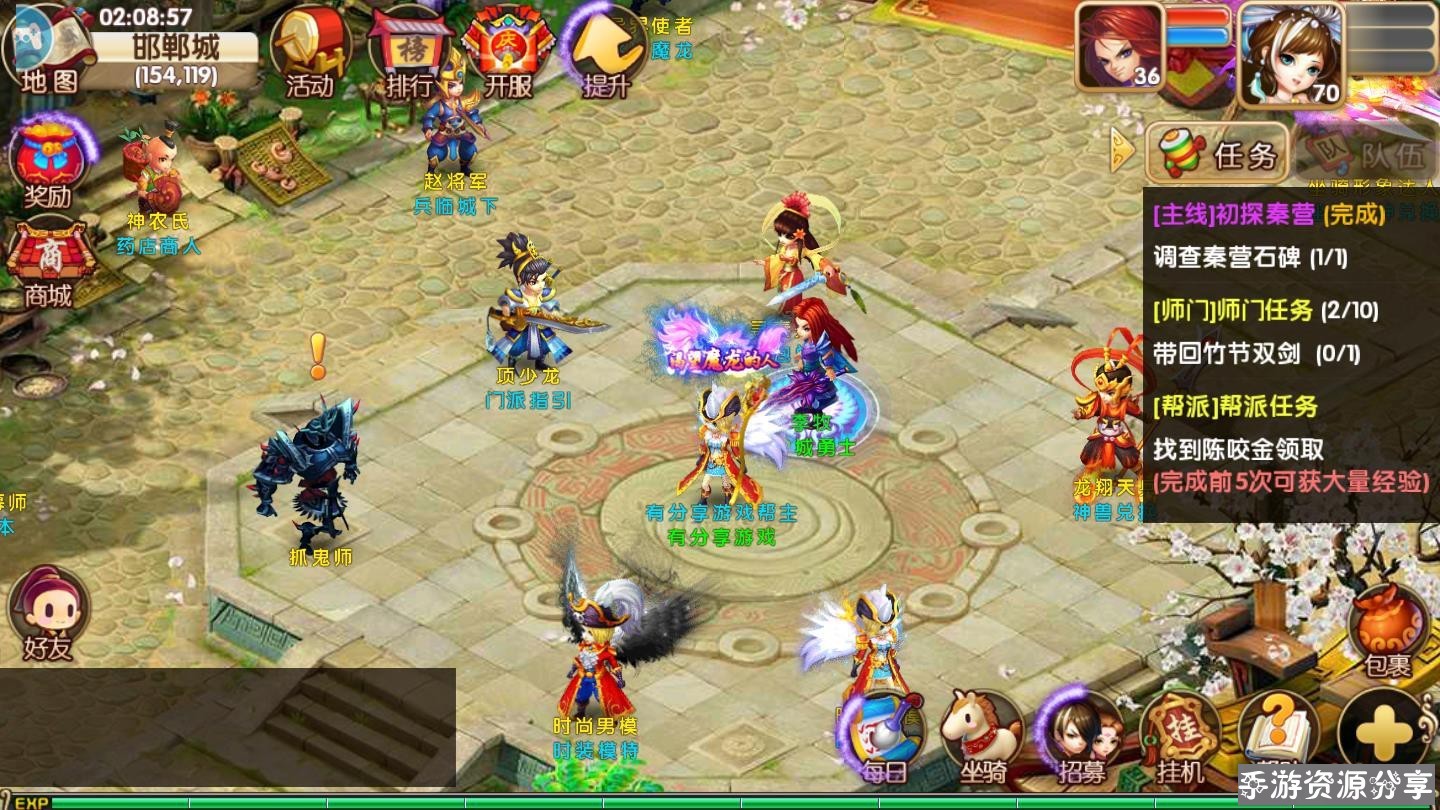
Task: Open the 坐骑 mount menu
Action: pos(984,738)
